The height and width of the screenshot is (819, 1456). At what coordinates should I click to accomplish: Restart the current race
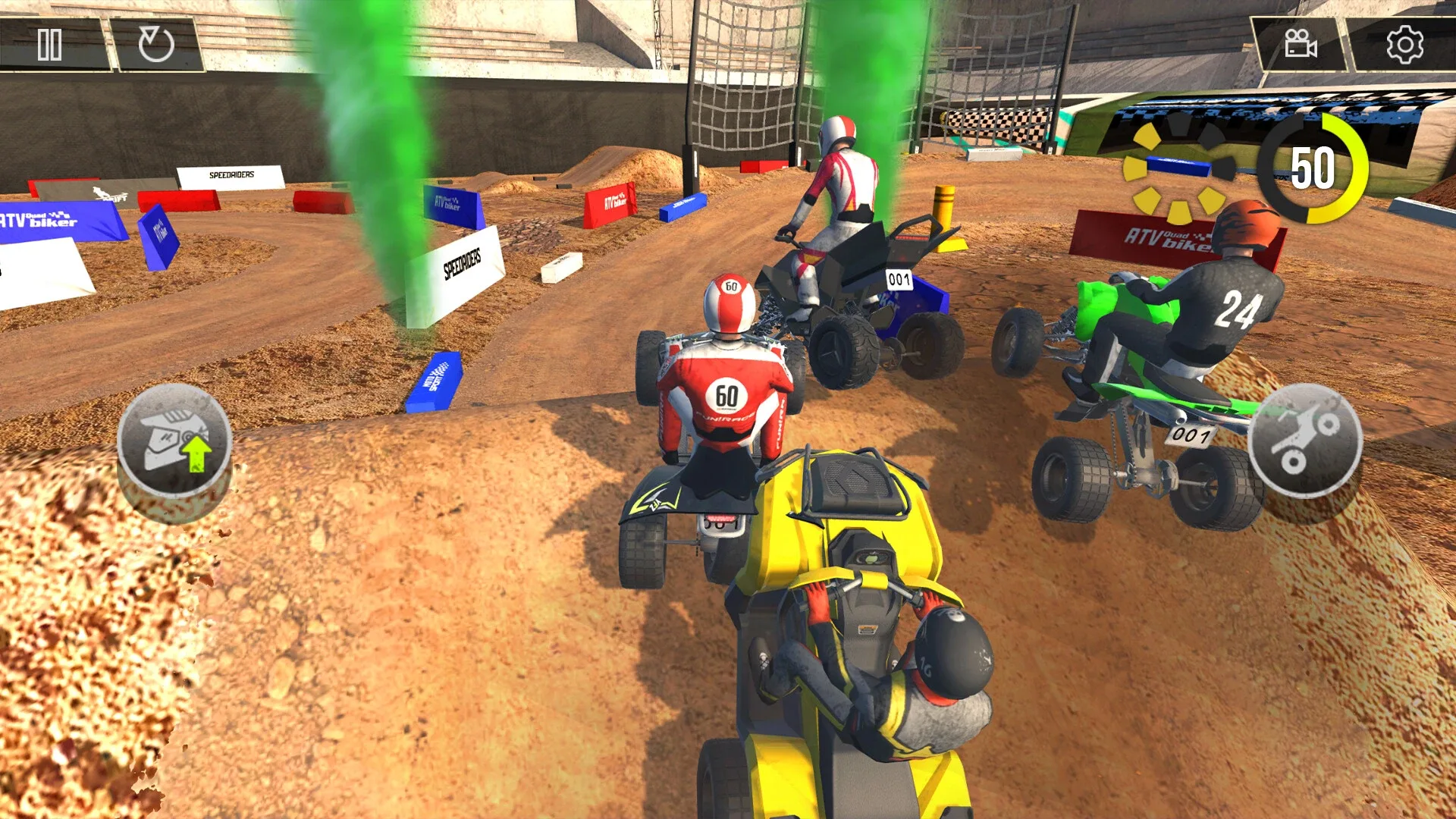tap(157, 44)
